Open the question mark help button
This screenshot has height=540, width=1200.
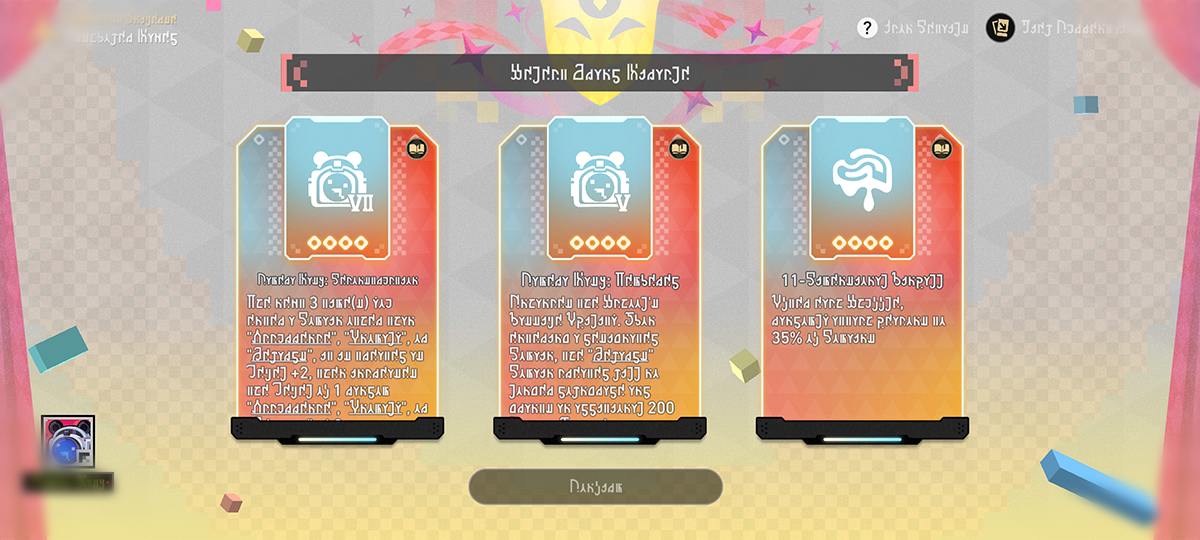tap(867, 28)
